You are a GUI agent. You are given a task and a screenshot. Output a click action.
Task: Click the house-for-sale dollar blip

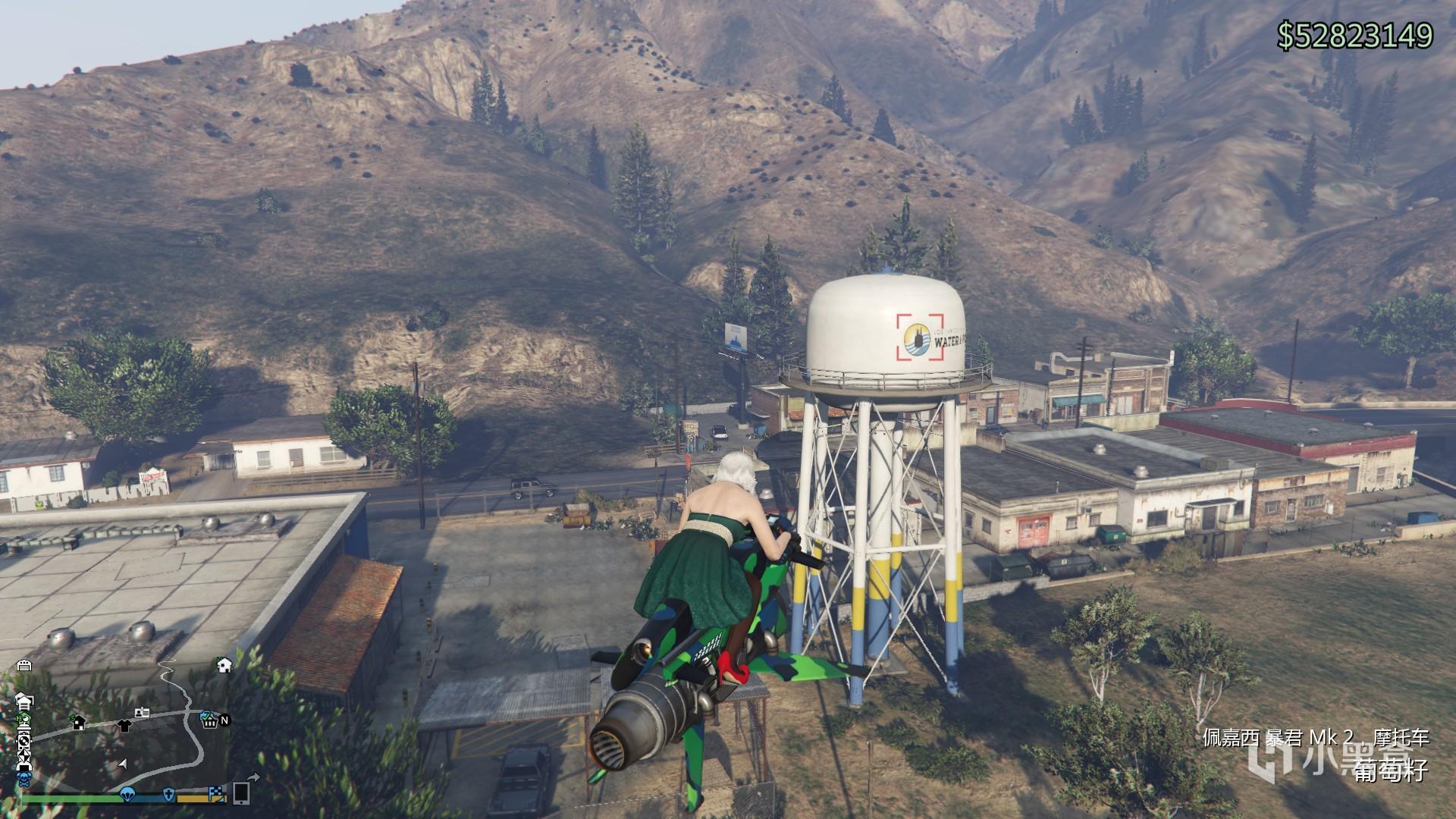coord(77,723)
